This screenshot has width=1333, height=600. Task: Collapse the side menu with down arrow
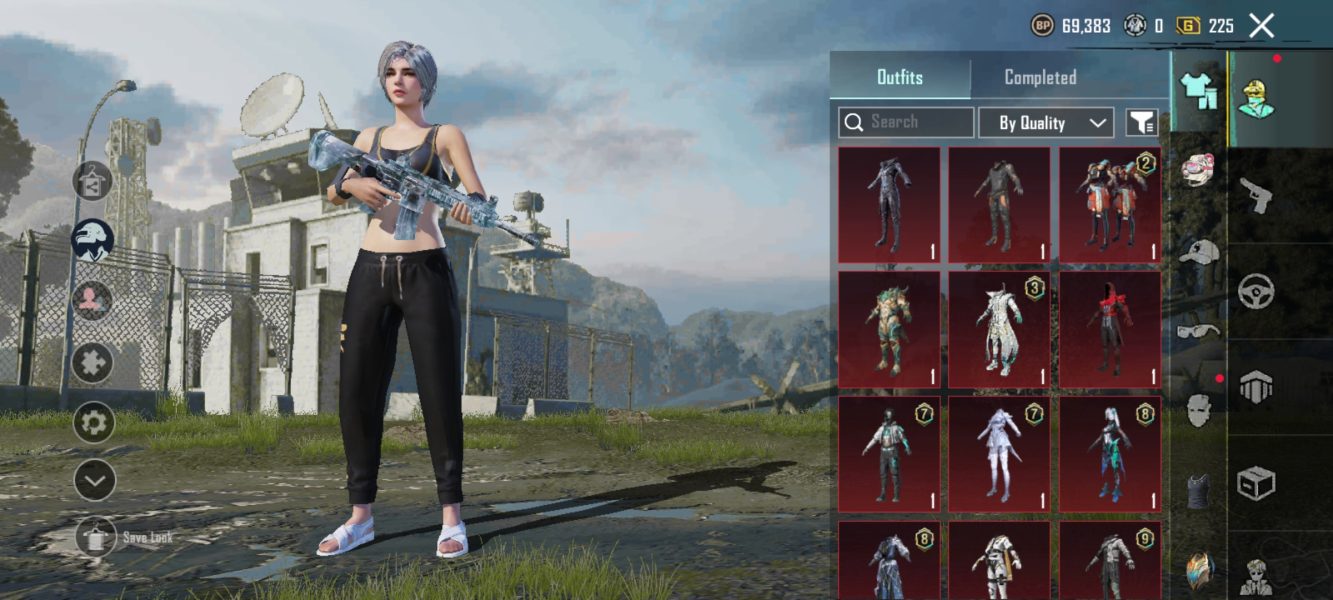click(x=93, y=481)
